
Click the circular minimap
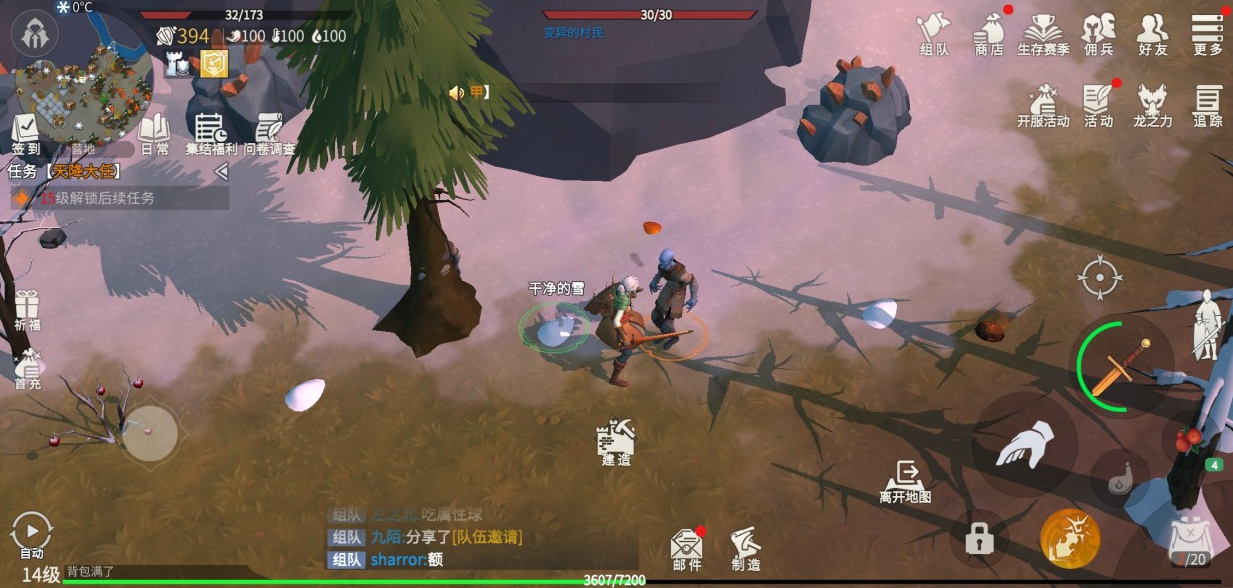coord(83,92)
